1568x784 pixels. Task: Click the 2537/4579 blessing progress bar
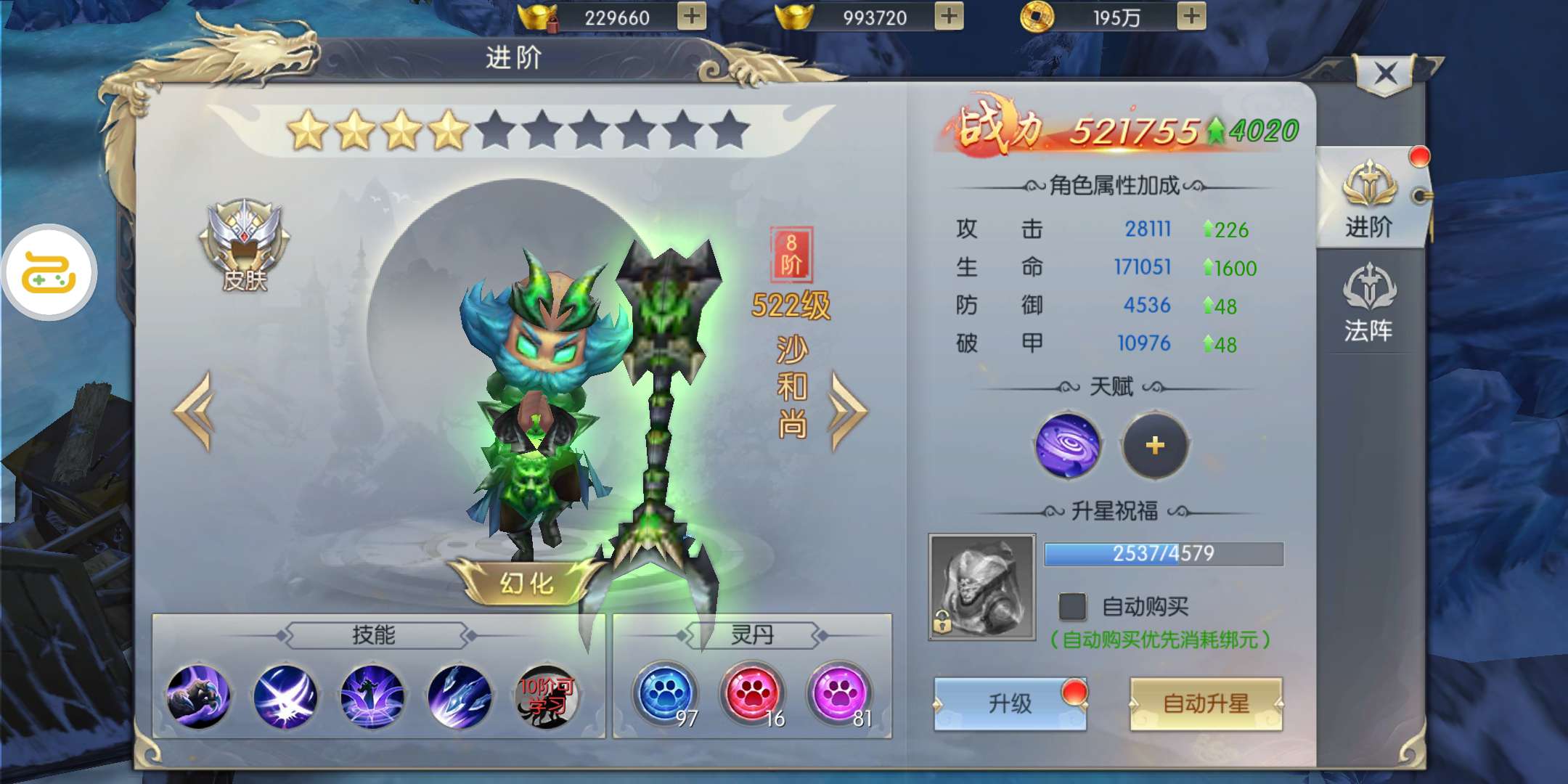point(1163,554)
